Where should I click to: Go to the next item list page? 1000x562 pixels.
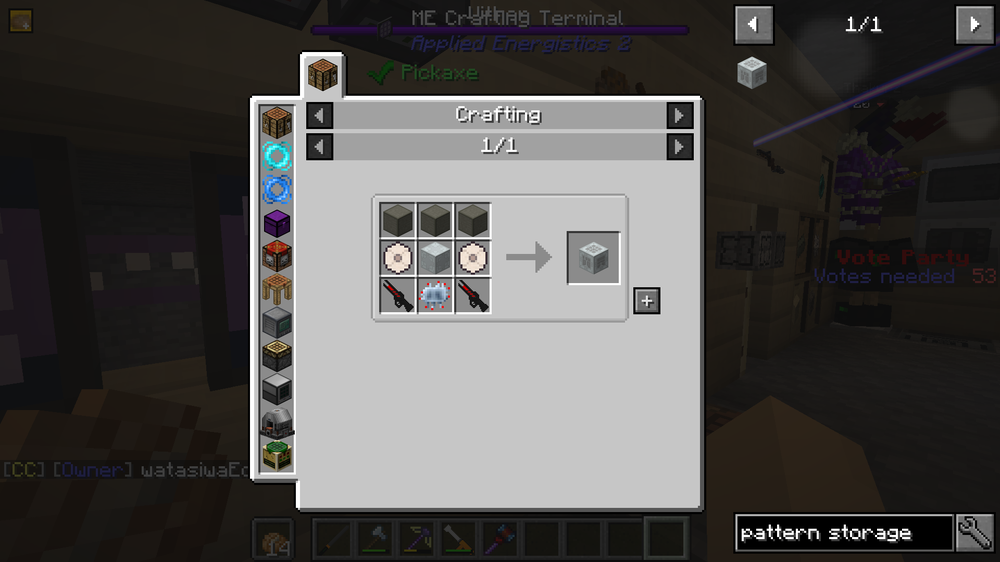(x=975, y=24)
